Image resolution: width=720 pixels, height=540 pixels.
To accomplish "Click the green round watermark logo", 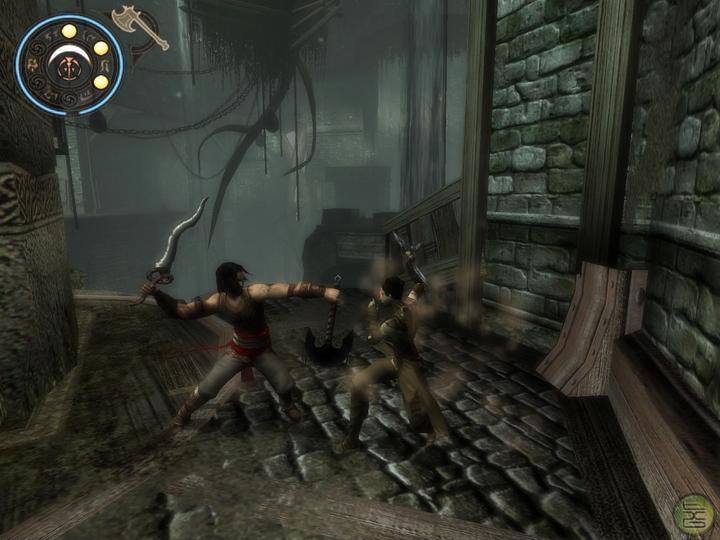I will click(x=693, y=515).
